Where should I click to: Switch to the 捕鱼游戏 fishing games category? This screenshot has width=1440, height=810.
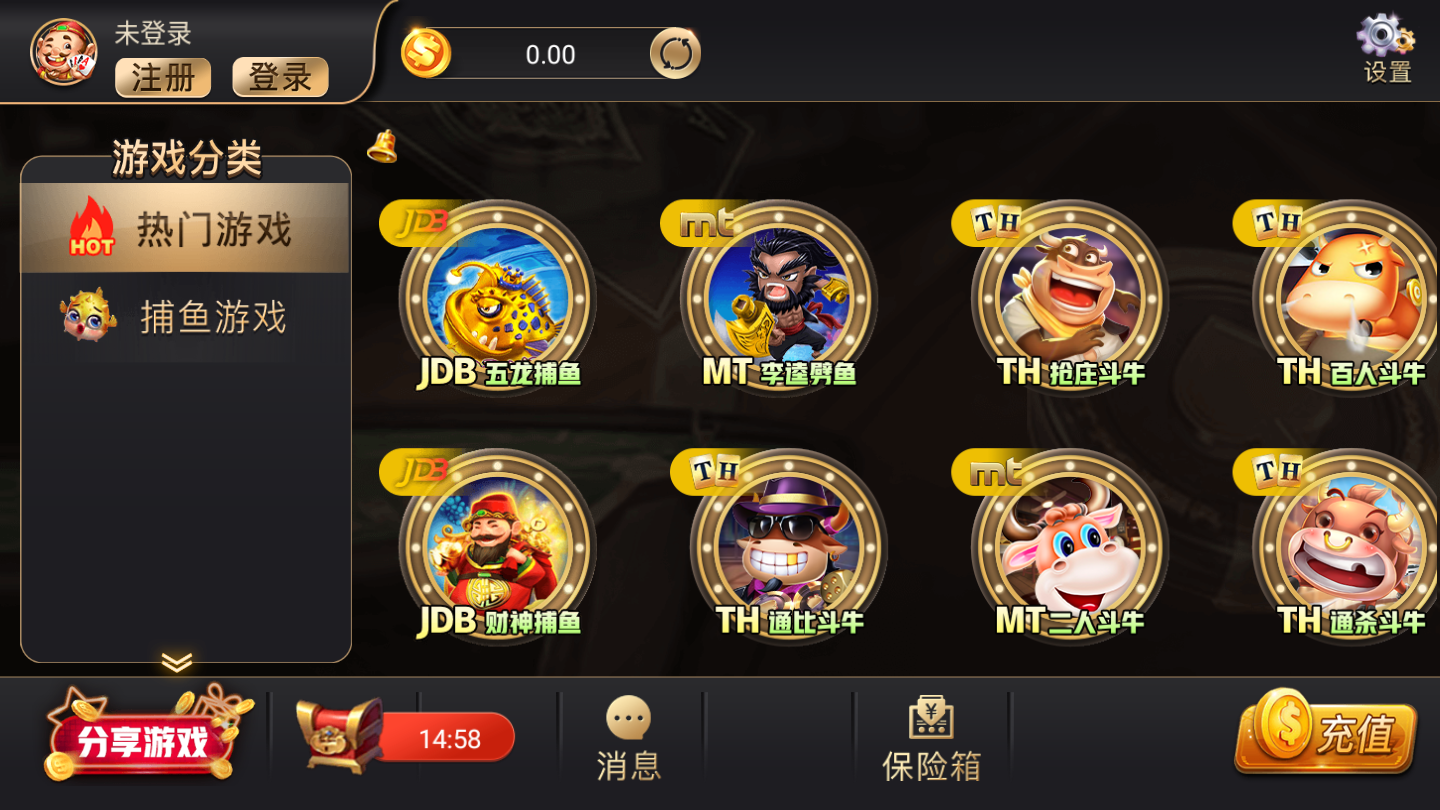[x=185, y=316]
